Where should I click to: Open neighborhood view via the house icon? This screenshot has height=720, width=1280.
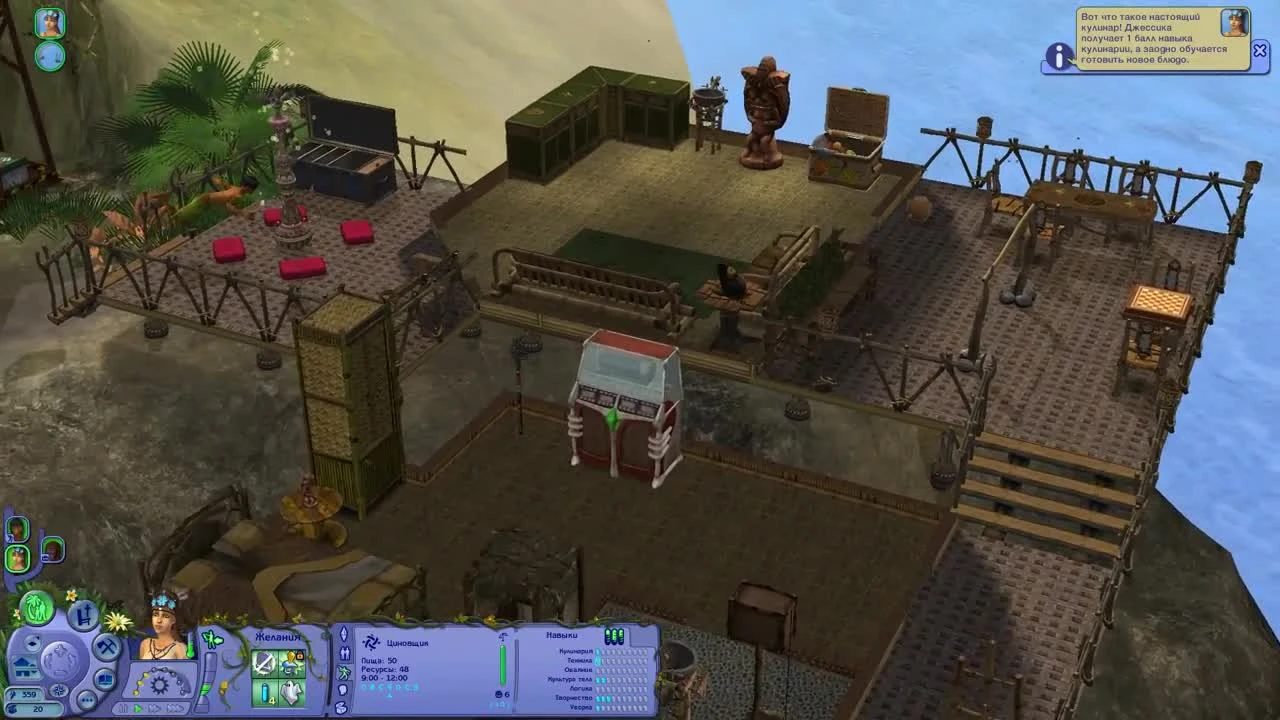[x=24, y=669]
